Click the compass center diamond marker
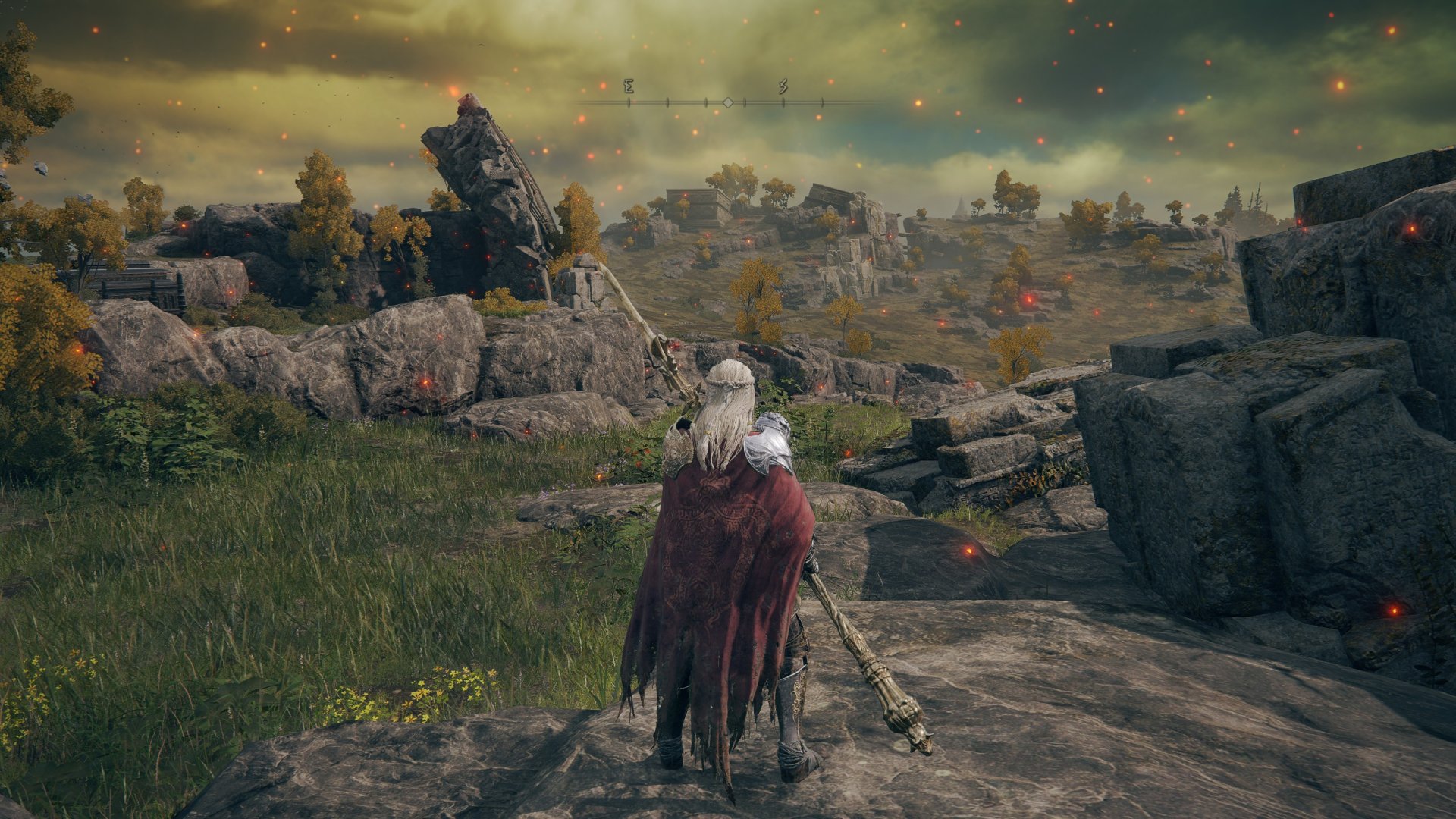 [x=727, y=102]
